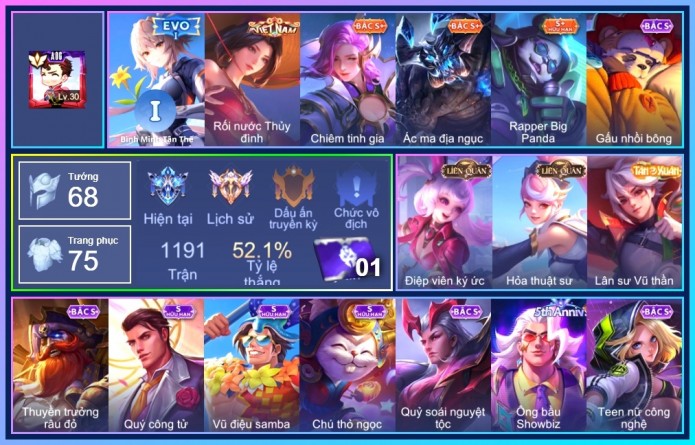Select the Chiêm tinh gia skin card
695x445 pixels.
coord(347,80)
